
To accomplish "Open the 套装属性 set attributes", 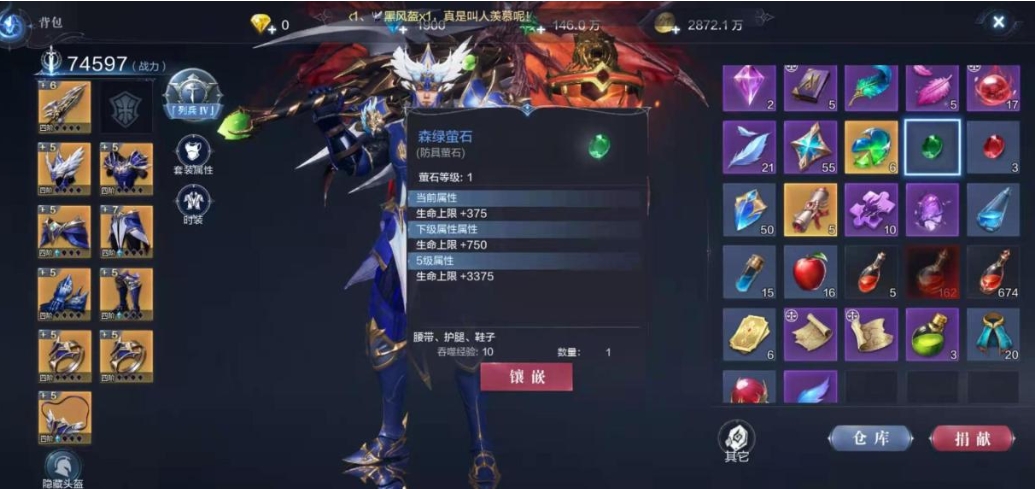I will point(193,155).
